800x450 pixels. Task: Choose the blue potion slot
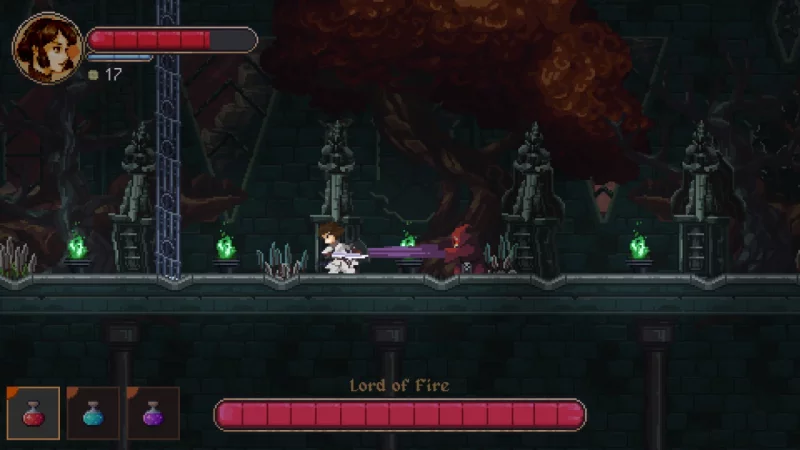pyautogui.click(x=93, y=413)
